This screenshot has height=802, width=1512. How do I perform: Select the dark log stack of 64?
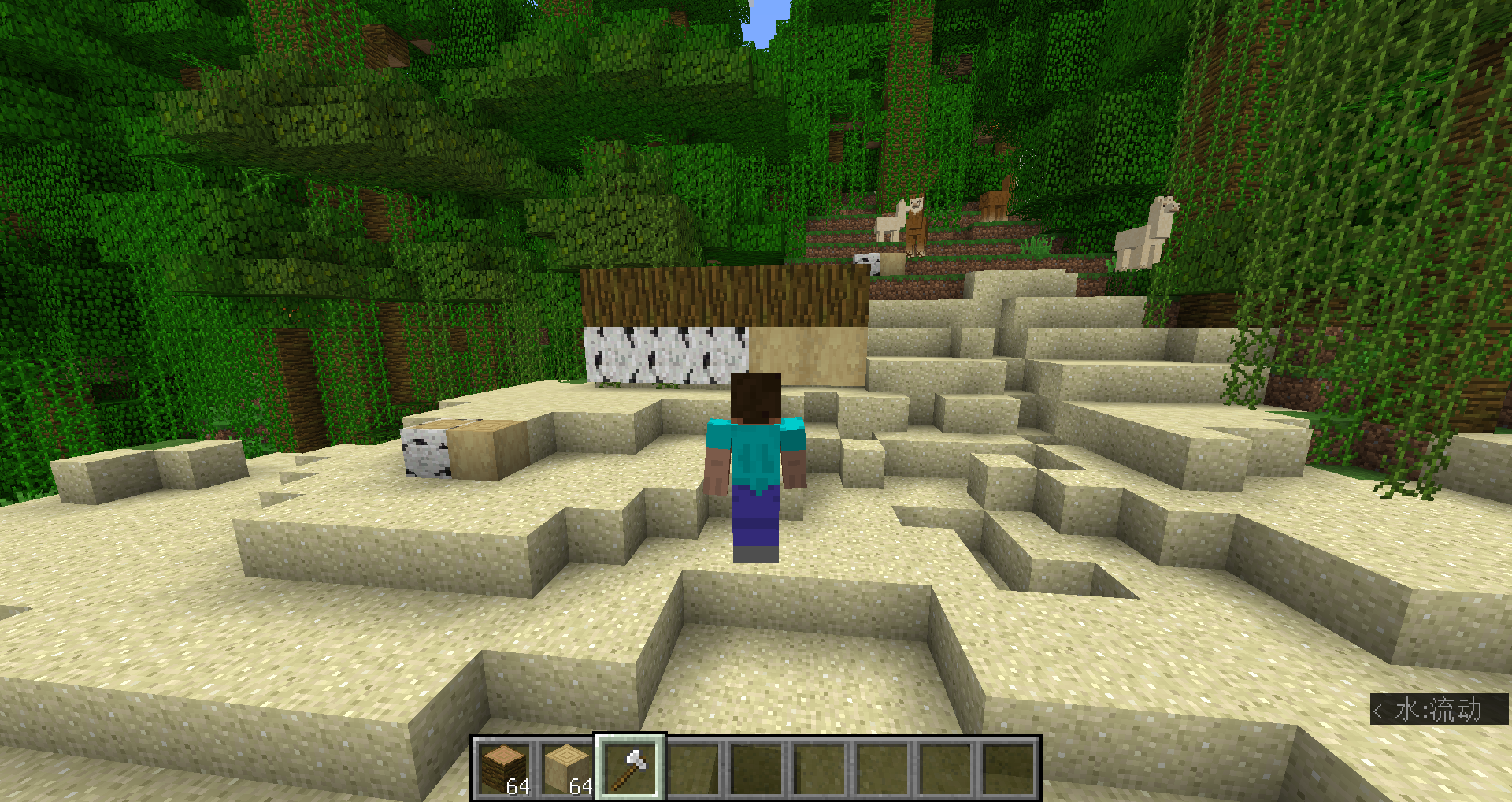click(504, 768)
